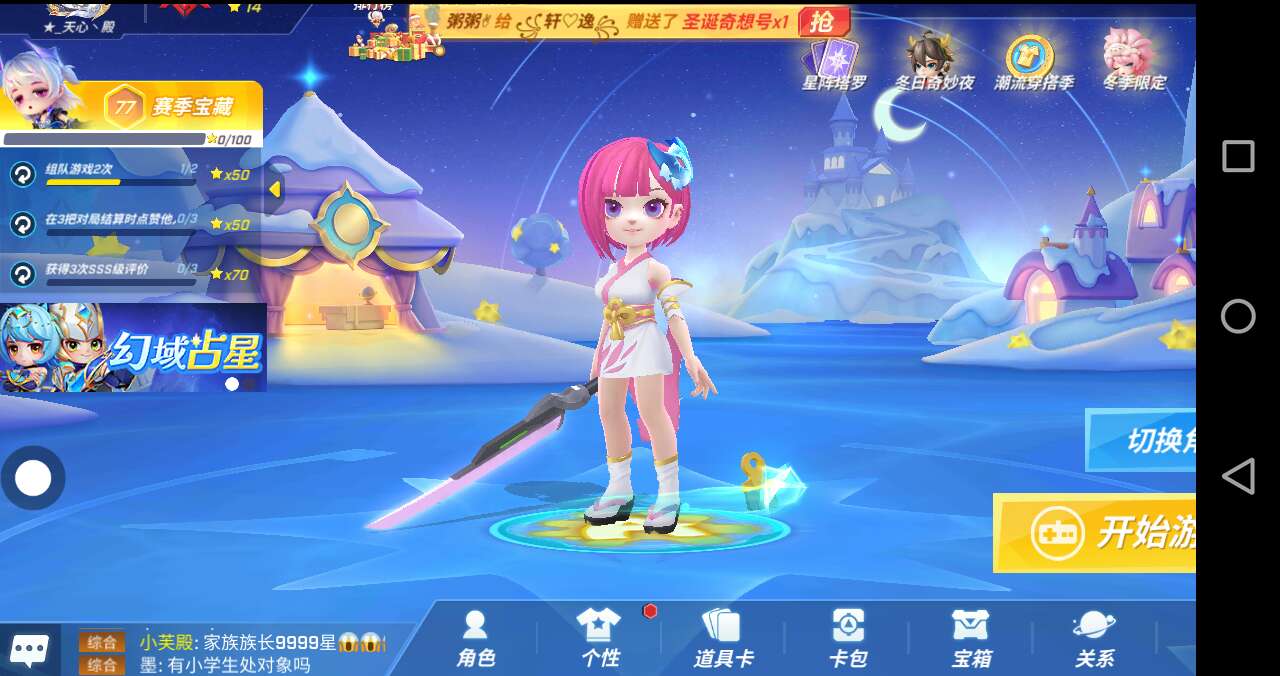Open the 道具卡 item cards menu

tap(723, 638)
